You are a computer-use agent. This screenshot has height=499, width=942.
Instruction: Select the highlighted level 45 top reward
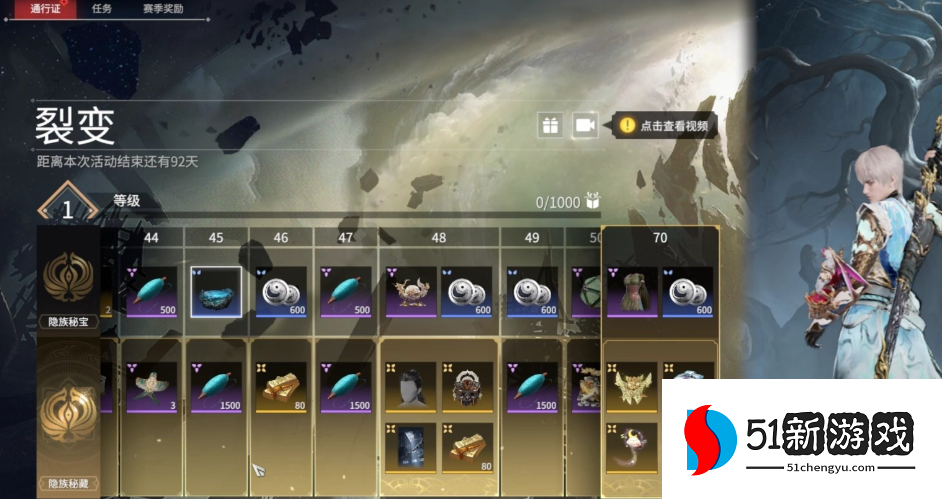pyautogui.click(x=216, y=292)
